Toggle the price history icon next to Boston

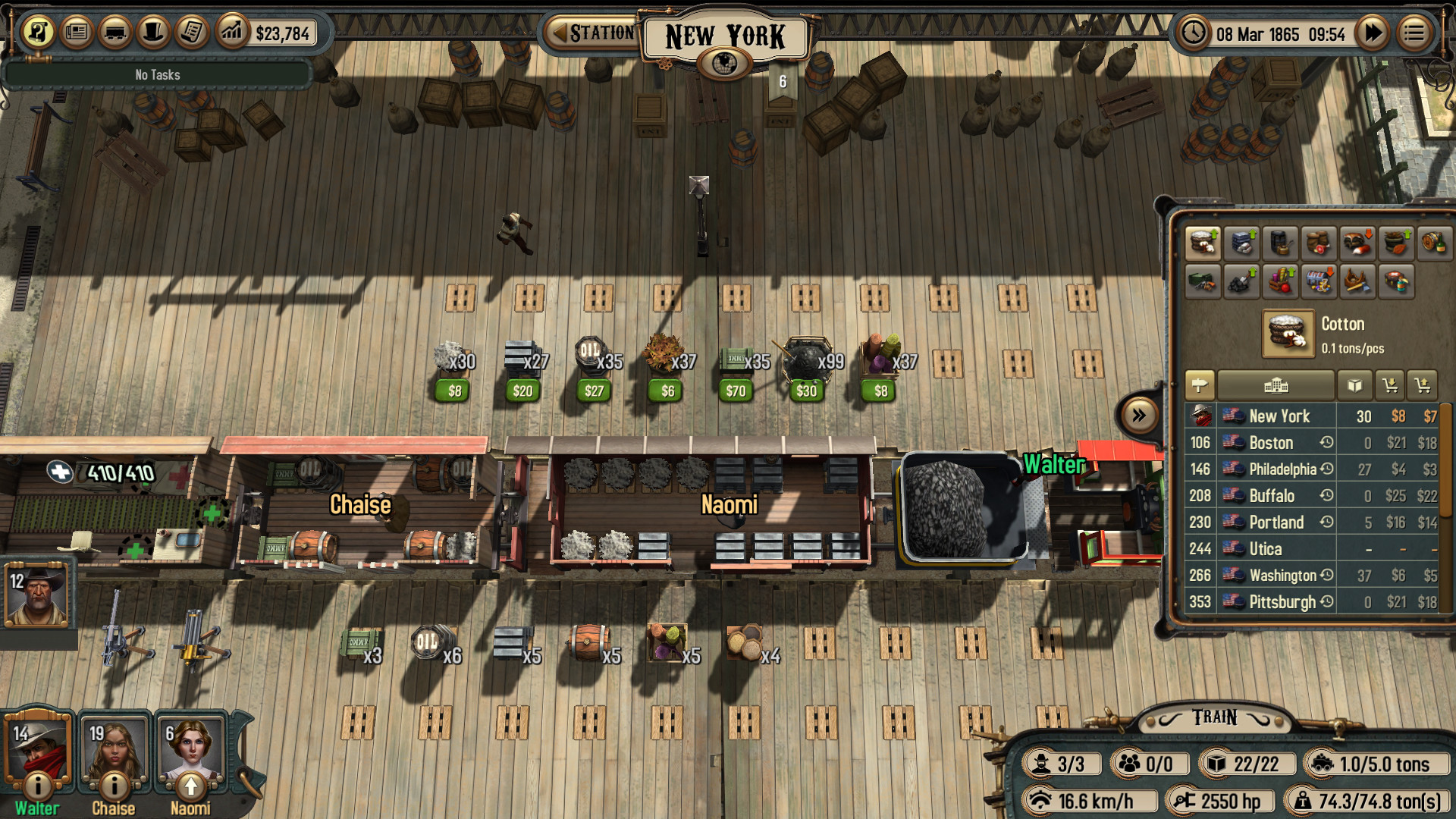coord(1326,442)
